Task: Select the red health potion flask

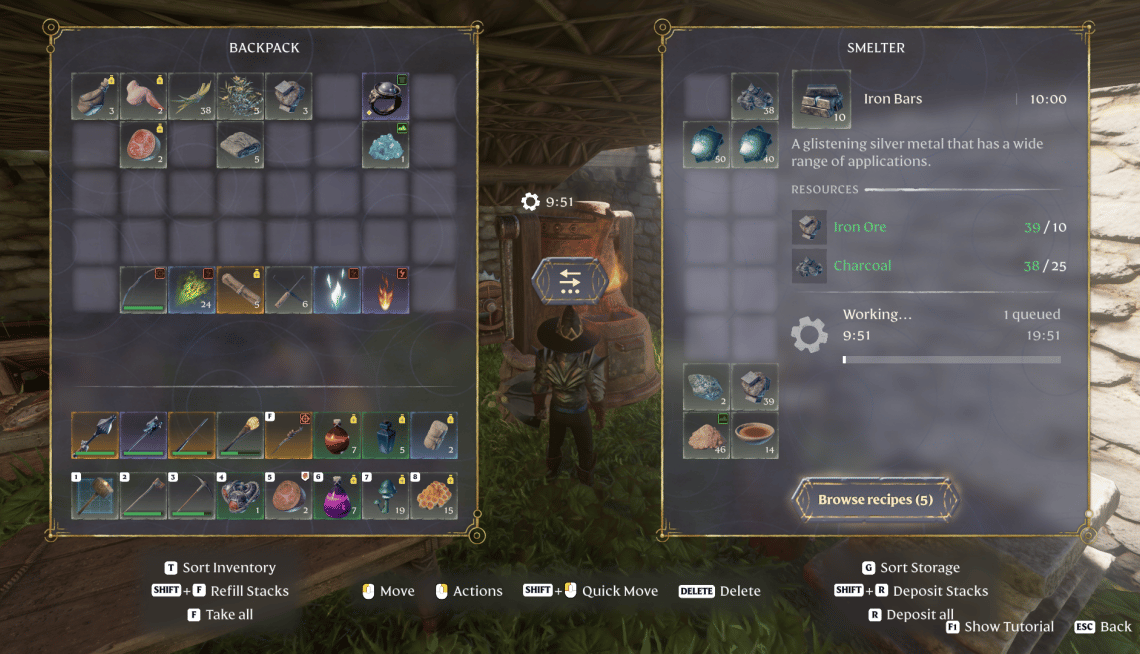Action: pyautogui.click(x=337, y=435)
